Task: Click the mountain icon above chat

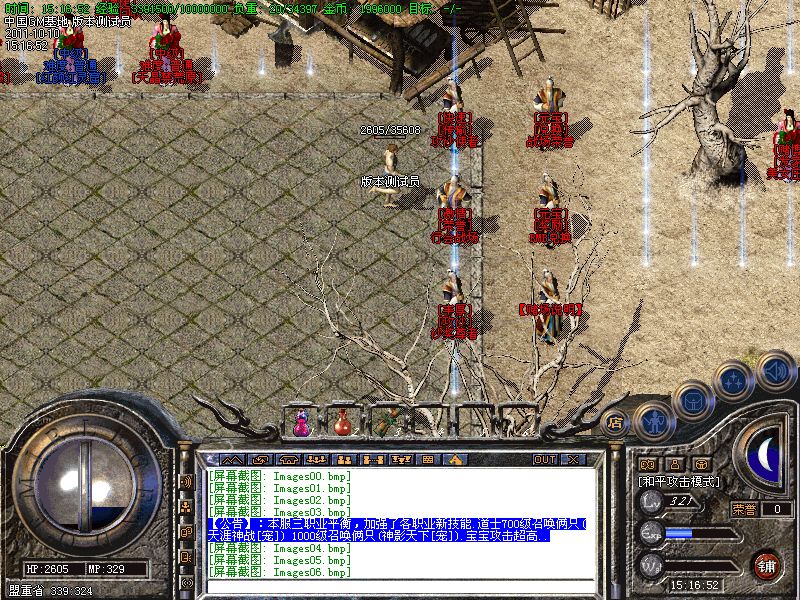Action: [x=231, y=459]
